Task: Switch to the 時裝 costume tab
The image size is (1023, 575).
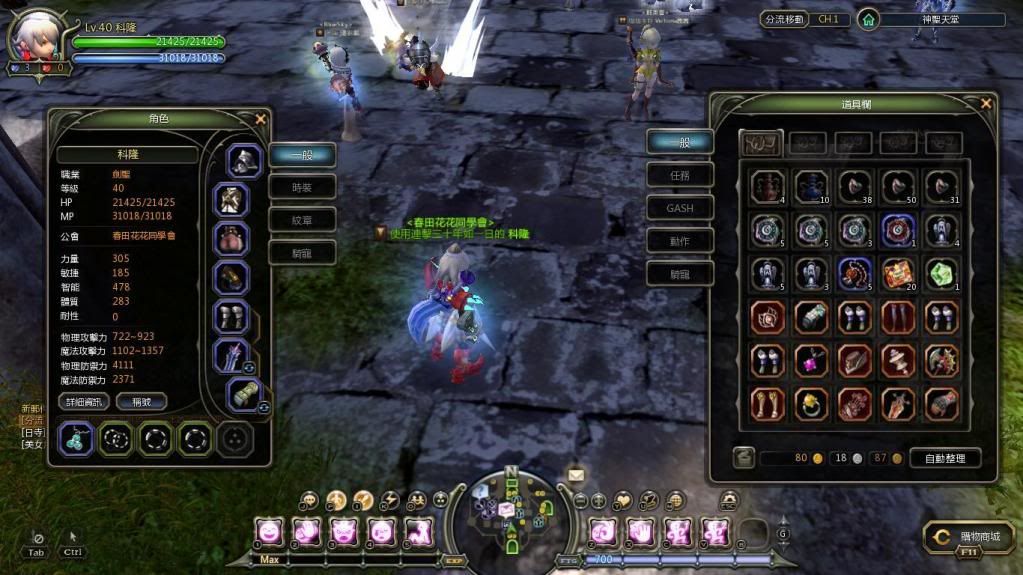Action: (301, 187)
